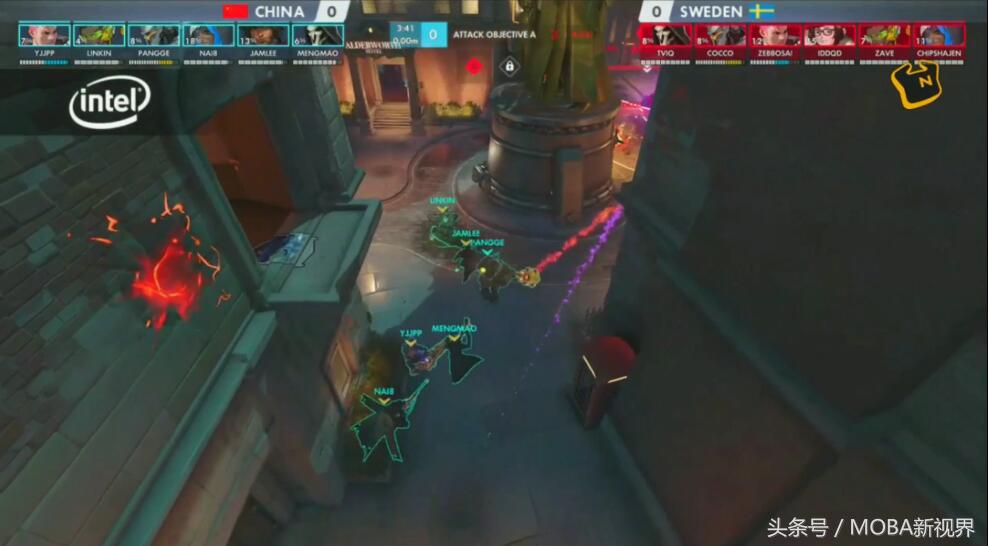Spectate TVIQ on the Sweden roster
Image resolution: width=988 pixels, height=546 pixels.
click(665, 36)
